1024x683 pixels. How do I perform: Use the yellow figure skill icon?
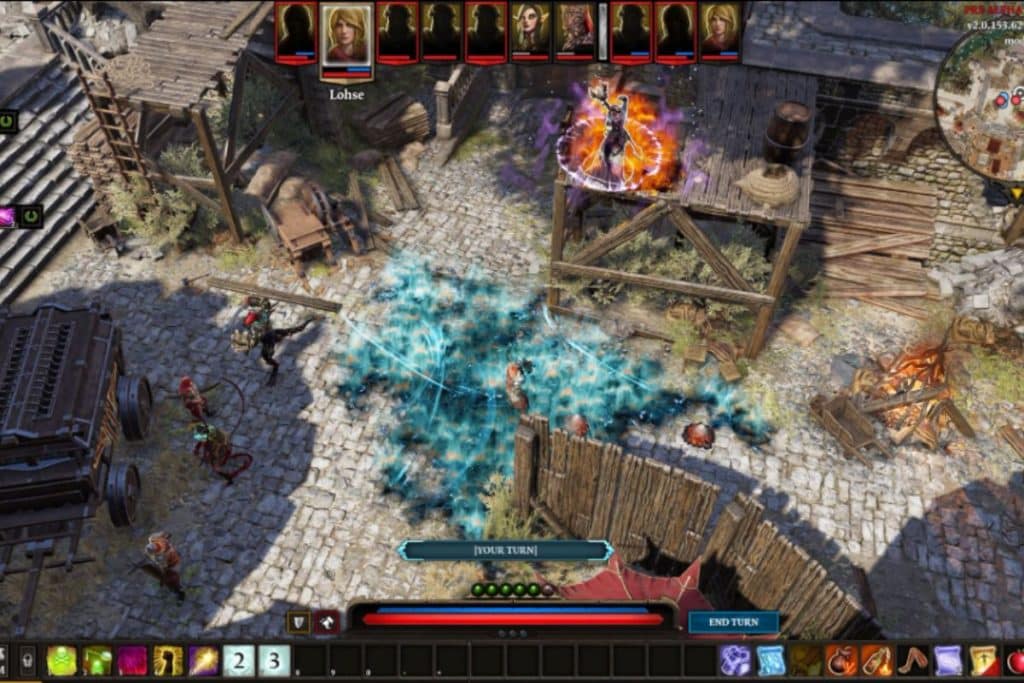click(168, 661)
